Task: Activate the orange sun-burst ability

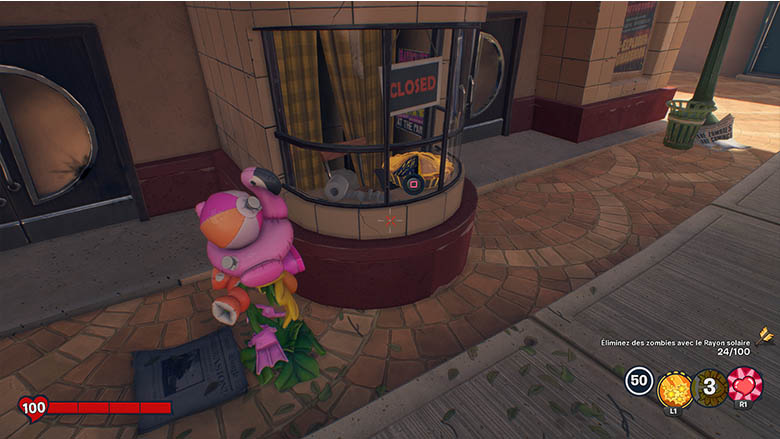Action: point(674,386)
